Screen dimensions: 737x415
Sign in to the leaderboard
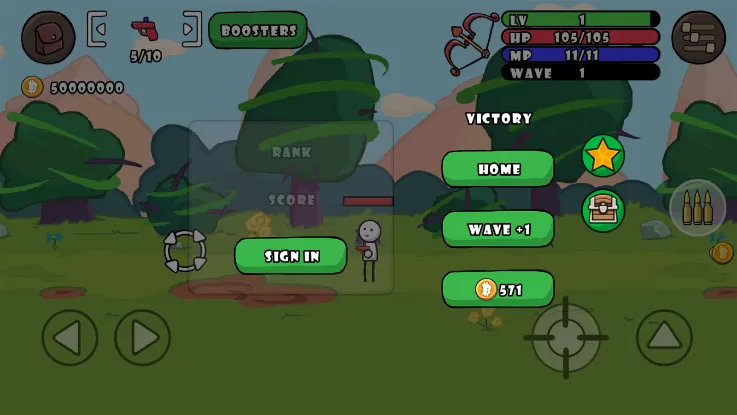(x=291, y=256)
